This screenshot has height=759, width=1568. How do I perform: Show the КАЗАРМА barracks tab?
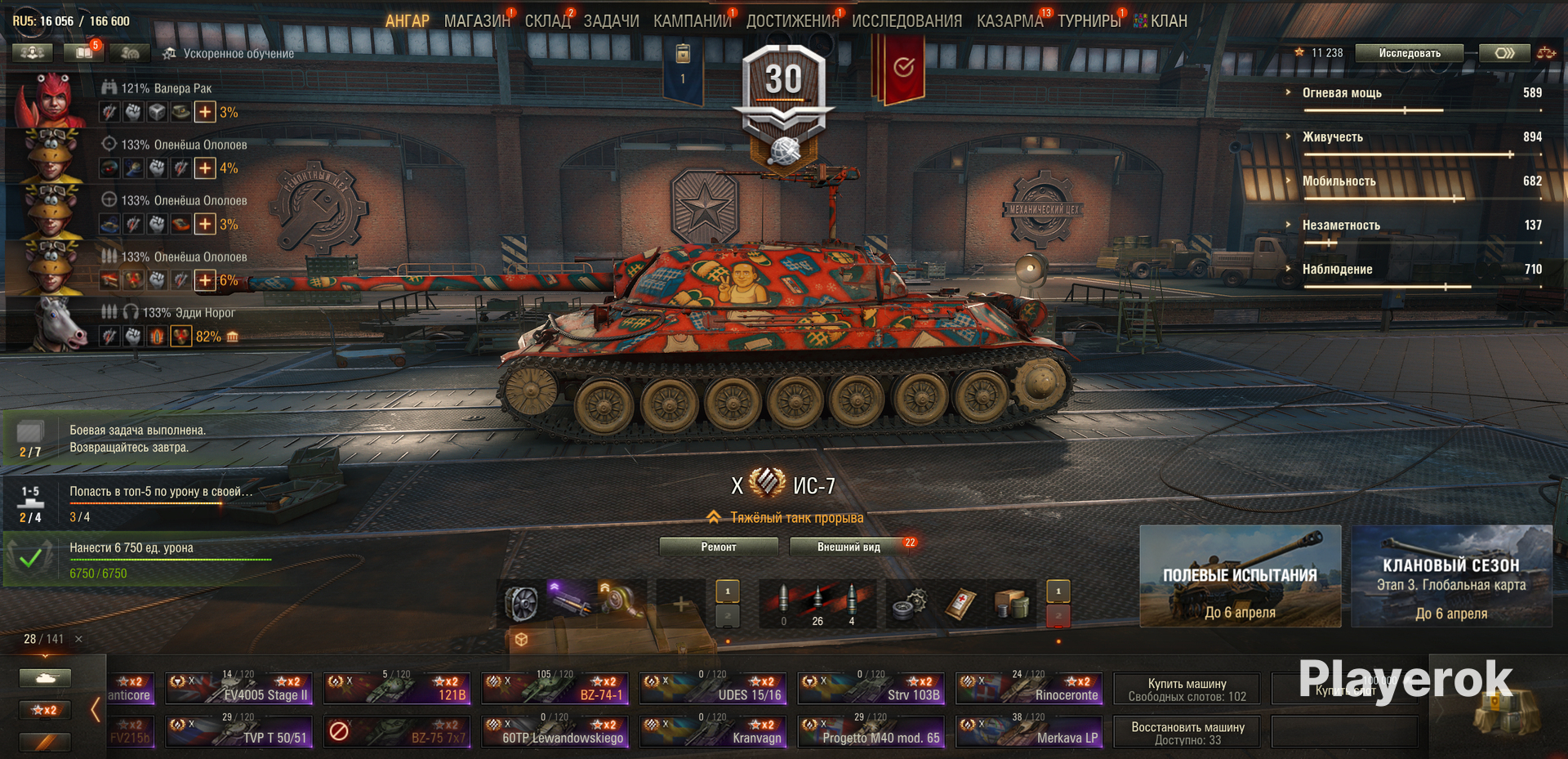[1009, 21]
